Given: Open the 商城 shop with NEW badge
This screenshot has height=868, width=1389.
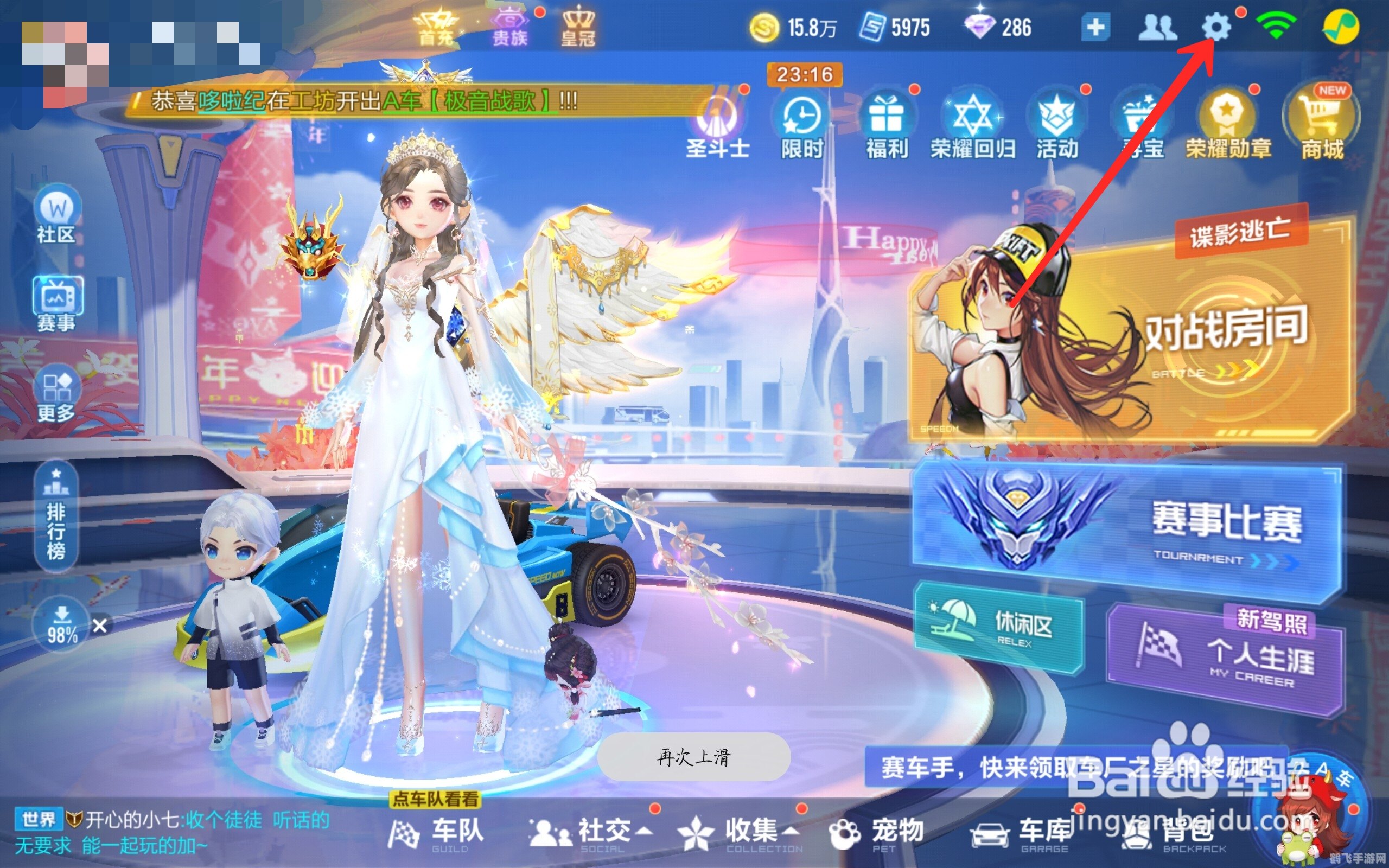Looking at the screenshot, I should click(x=1320, y=118).
